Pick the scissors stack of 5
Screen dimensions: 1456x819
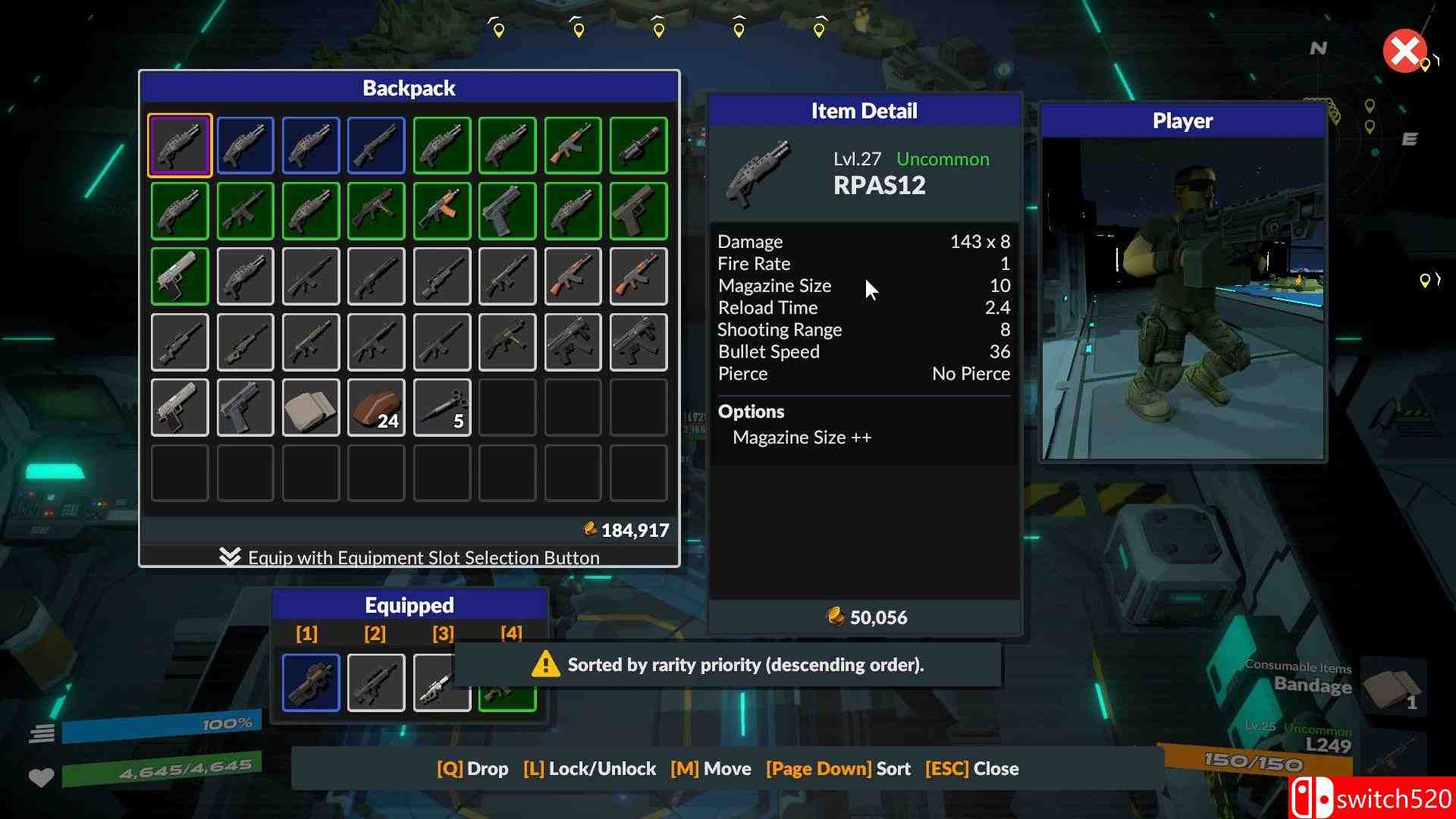pos(442,408)
